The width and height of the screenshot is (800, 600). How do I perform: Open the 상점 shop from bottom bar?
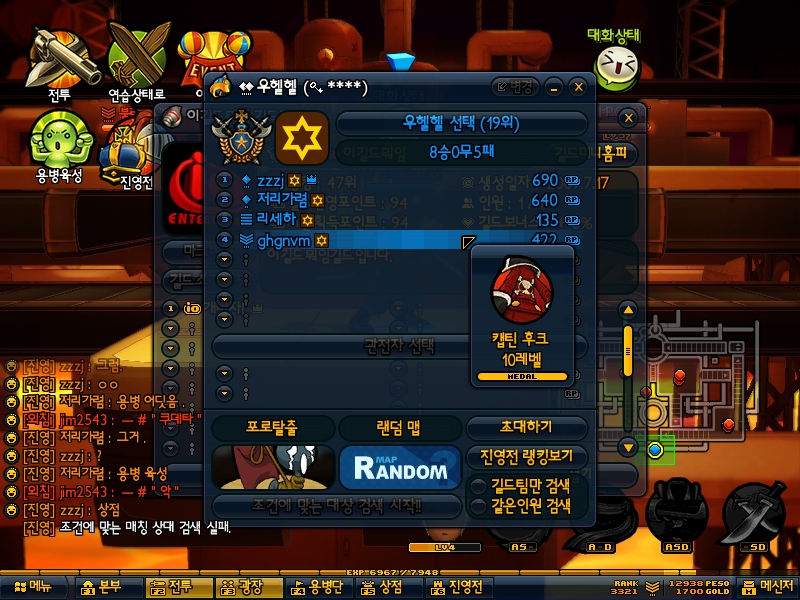(x=381, y=587)
